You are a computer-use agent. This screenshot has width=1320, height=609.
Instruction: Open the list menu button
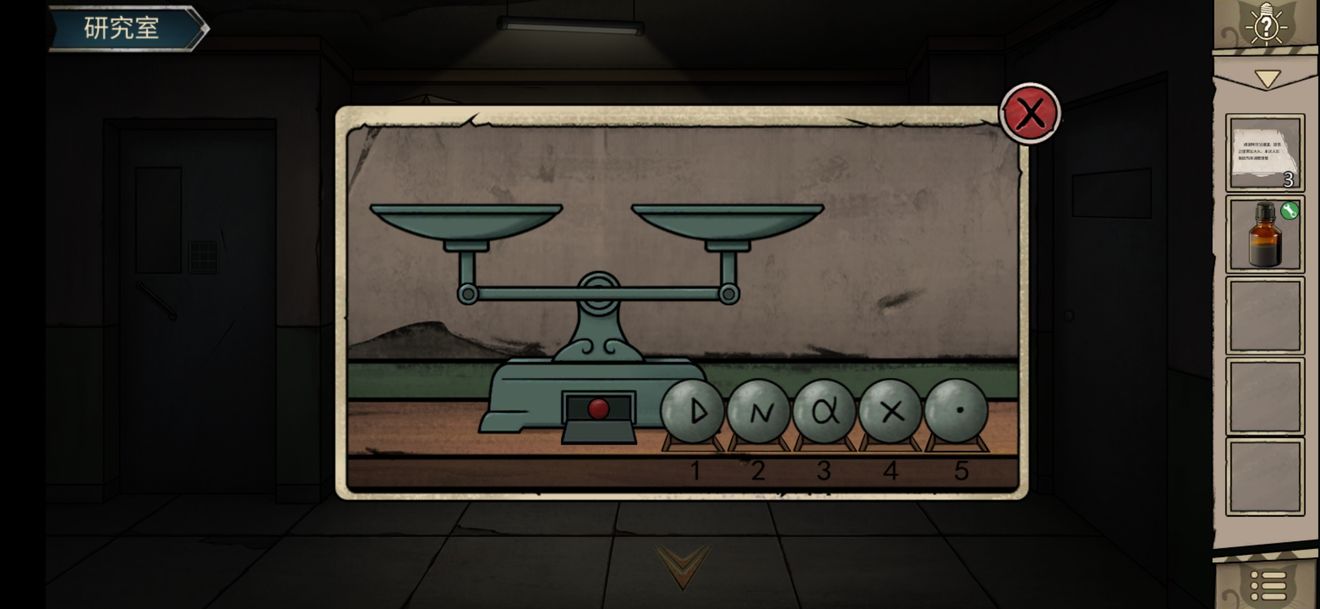(1267, 585)
